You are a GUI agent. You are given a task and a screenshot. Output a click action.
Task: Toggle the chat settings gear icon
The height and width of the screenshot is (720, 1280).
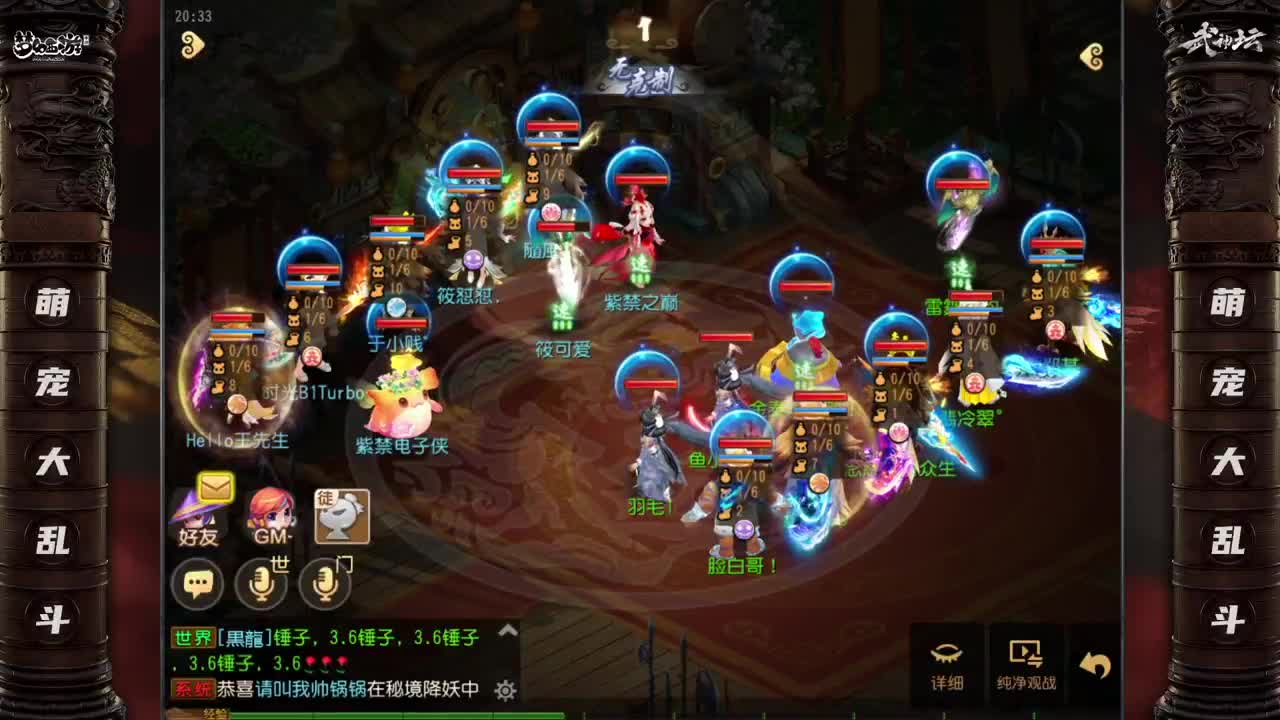pos(504,690)
